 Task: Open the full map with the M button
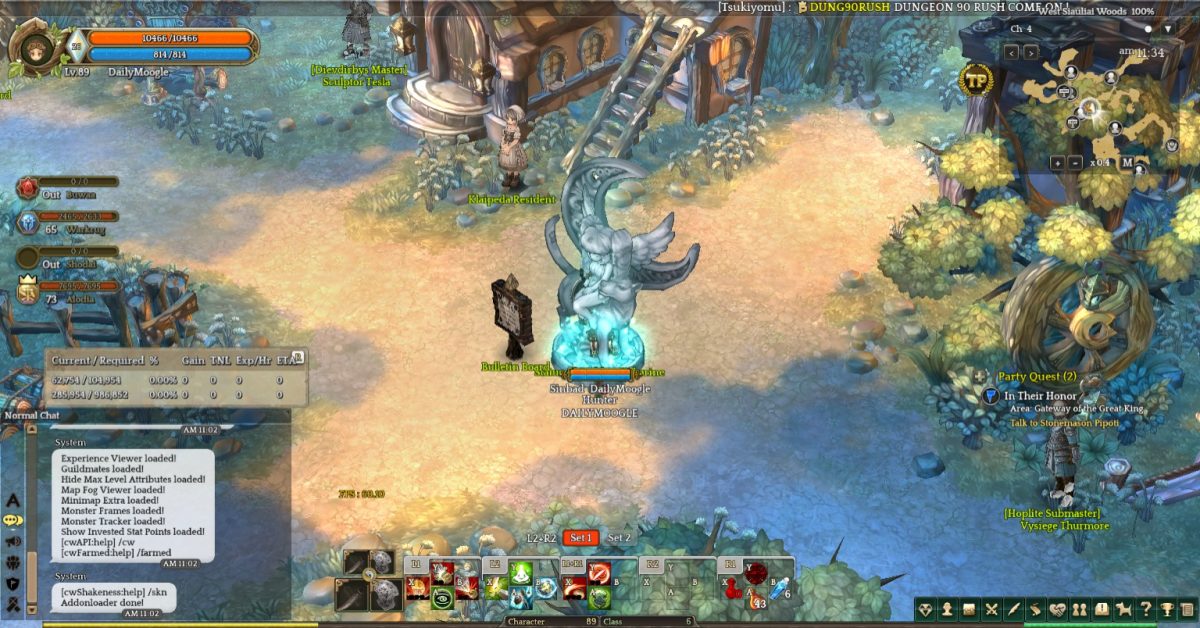click(x=1127, y=163)
